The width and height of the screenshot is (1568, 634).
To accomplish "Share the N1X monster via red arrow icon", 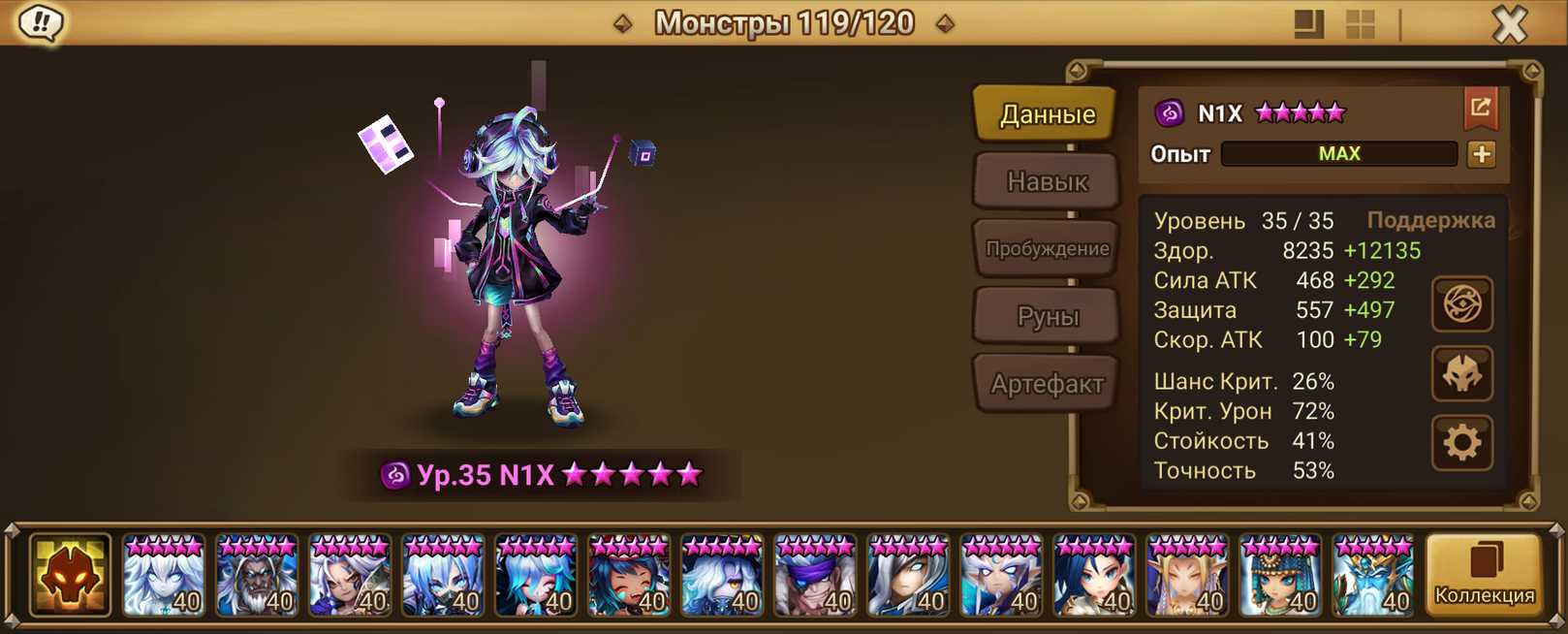I will point(1480,109).
